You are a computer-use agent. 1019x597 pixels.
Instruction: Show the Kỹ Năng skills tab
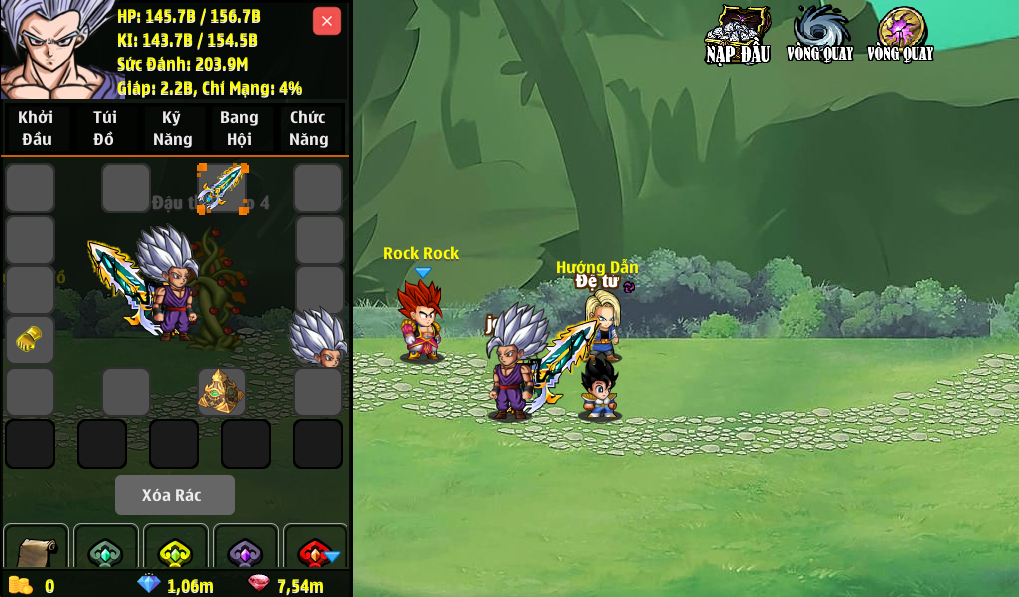pos(172,128)
